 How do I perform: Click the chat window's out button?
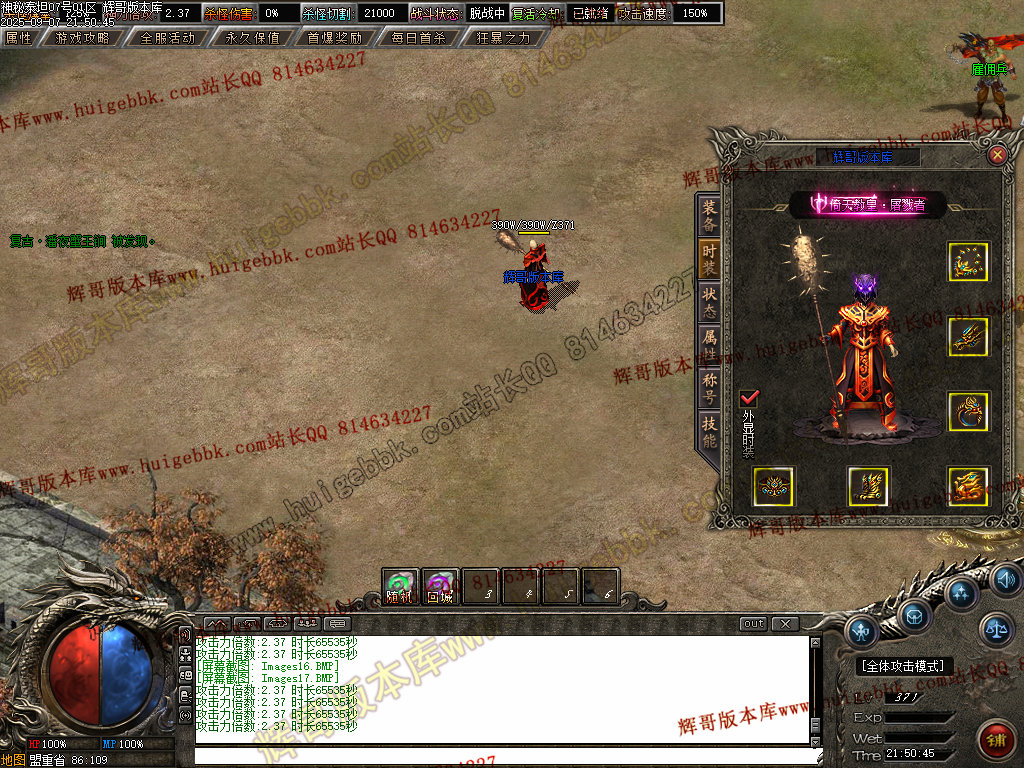(x=754, y=624)
